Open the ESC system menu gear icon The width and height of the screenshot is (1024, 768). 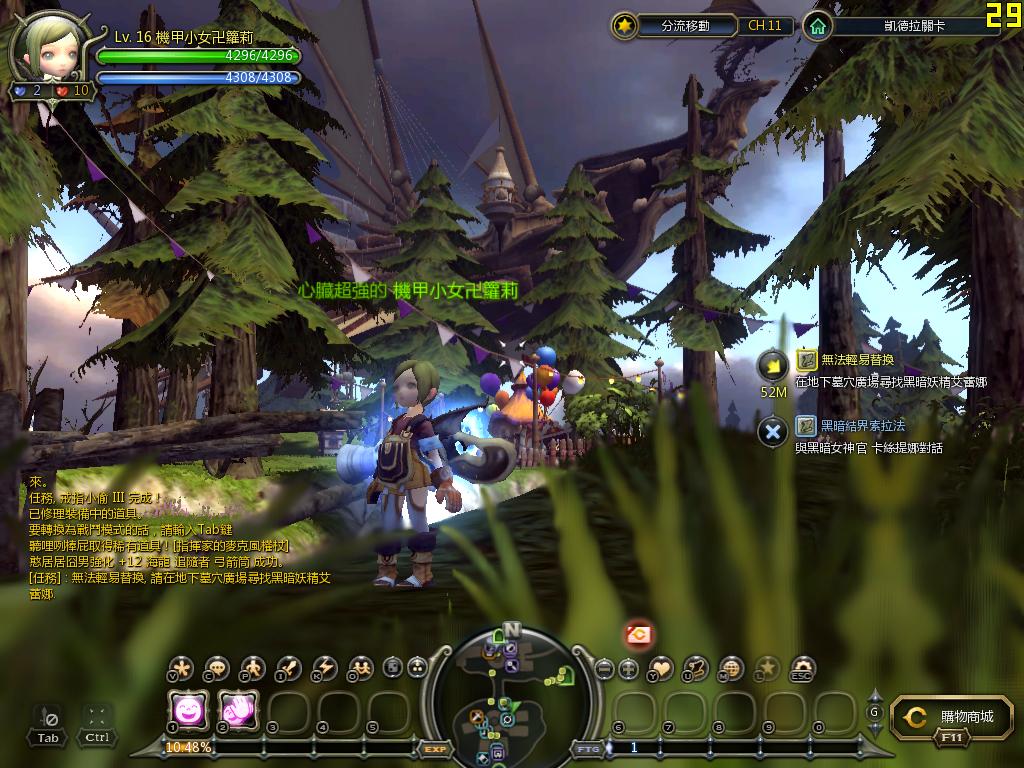[802, 668]
